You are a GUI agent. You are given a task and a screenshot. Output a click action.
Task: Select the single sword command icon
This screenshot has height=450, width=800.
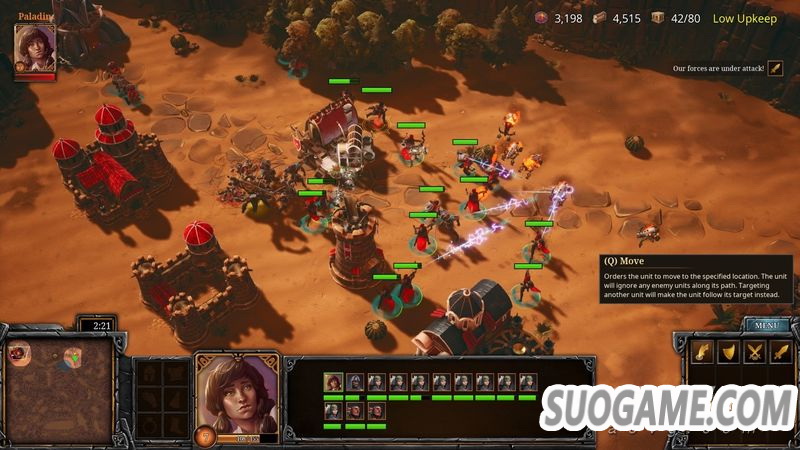780,352
